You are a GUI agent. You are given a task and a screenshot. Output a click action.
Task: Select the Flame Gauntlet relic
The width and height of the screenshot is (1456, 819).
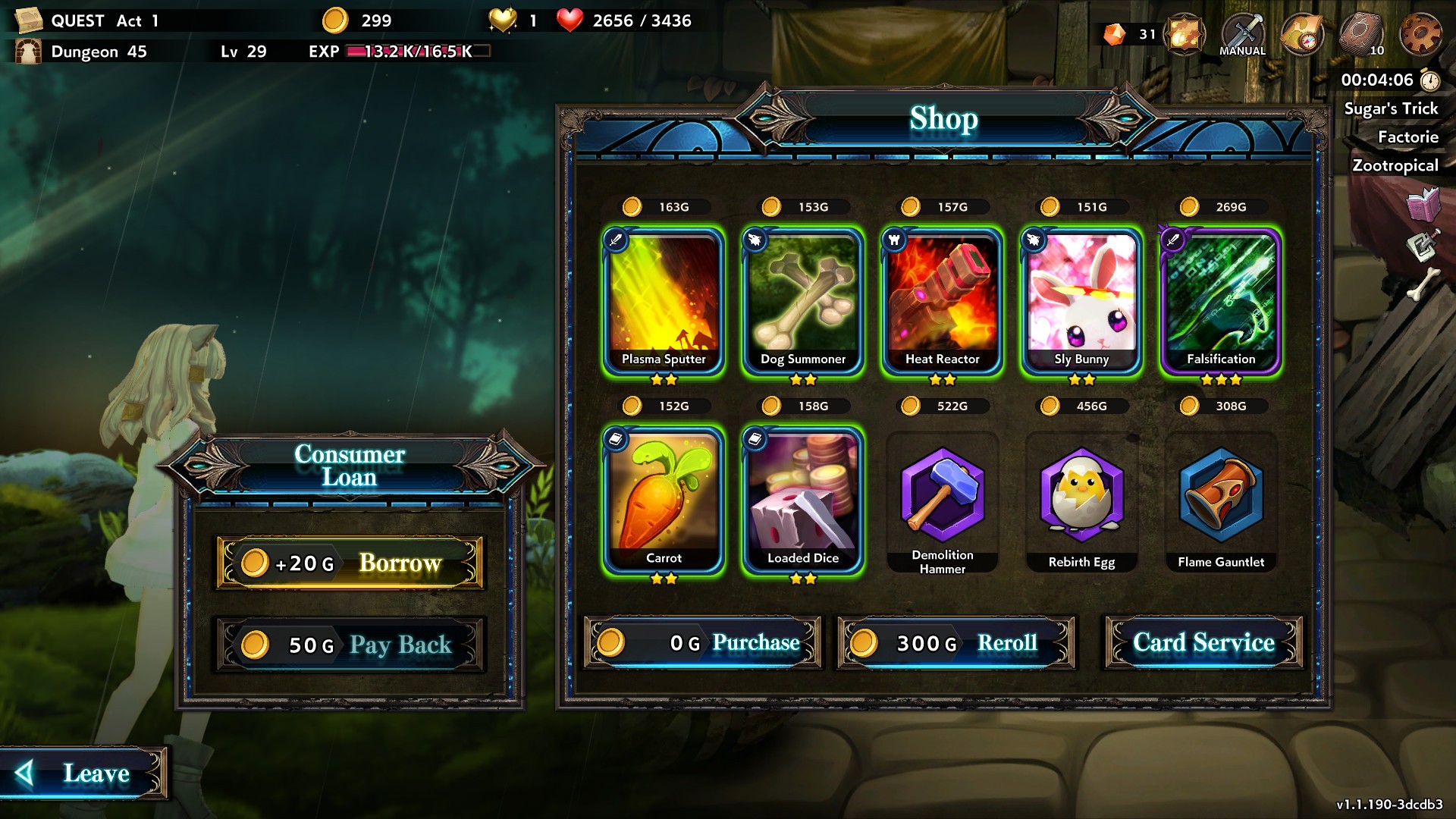(x=1221, y=502)
